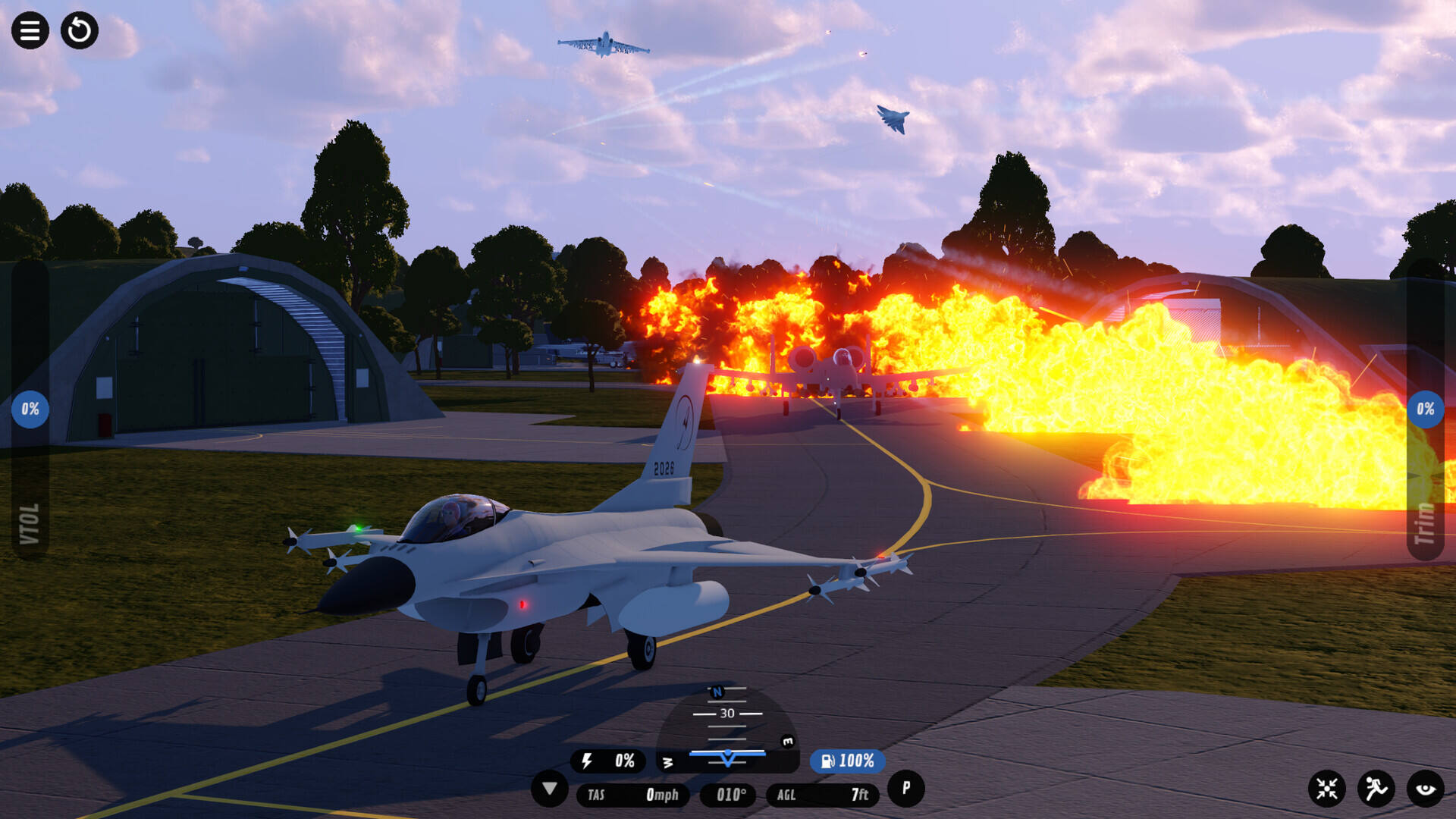Toggle the P parking brake button
1456x819 pixels.
click(x=905, y=789)
